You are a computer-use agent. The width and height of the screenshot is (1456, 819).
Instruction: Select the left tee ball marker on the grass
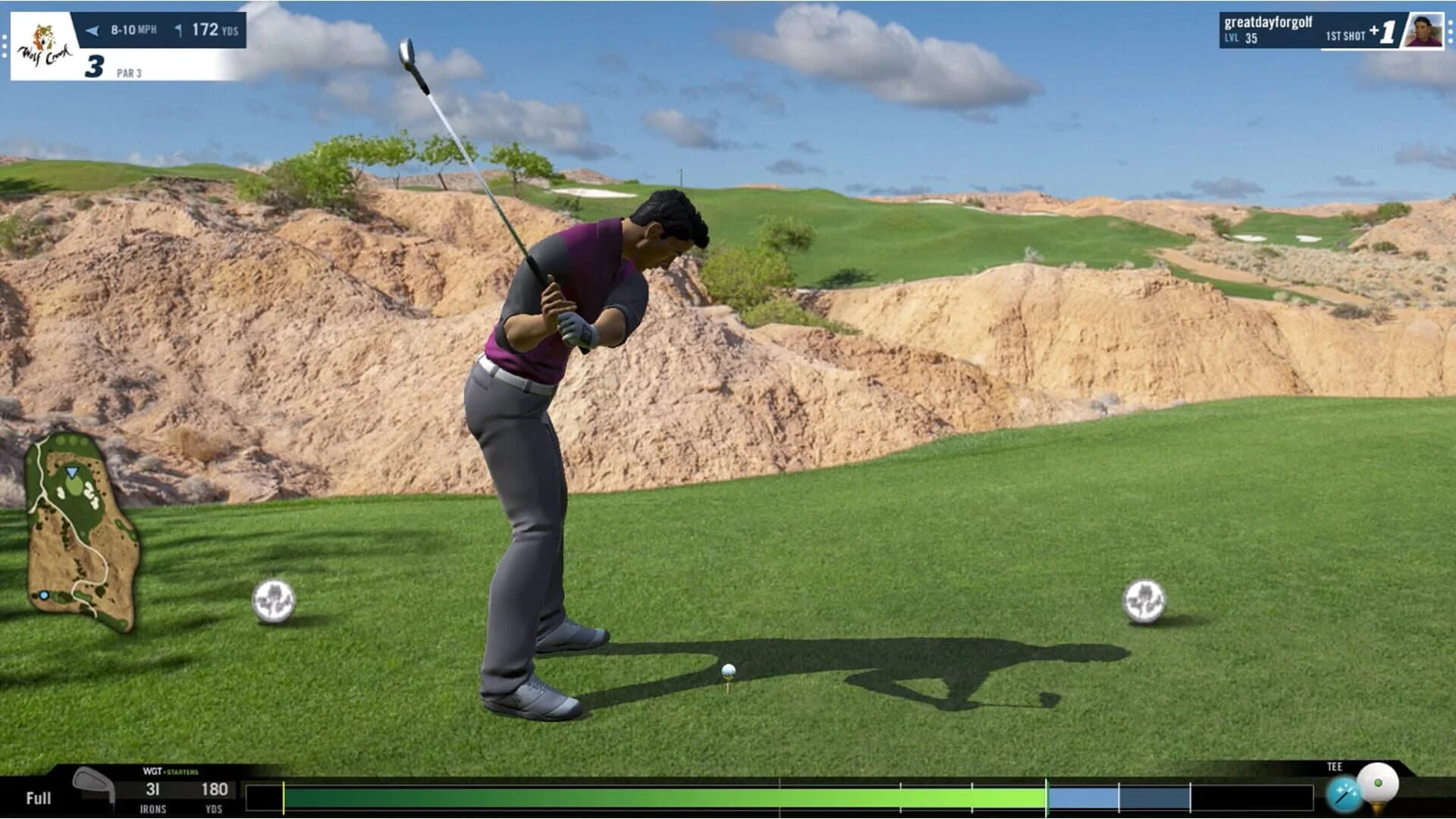276,601
